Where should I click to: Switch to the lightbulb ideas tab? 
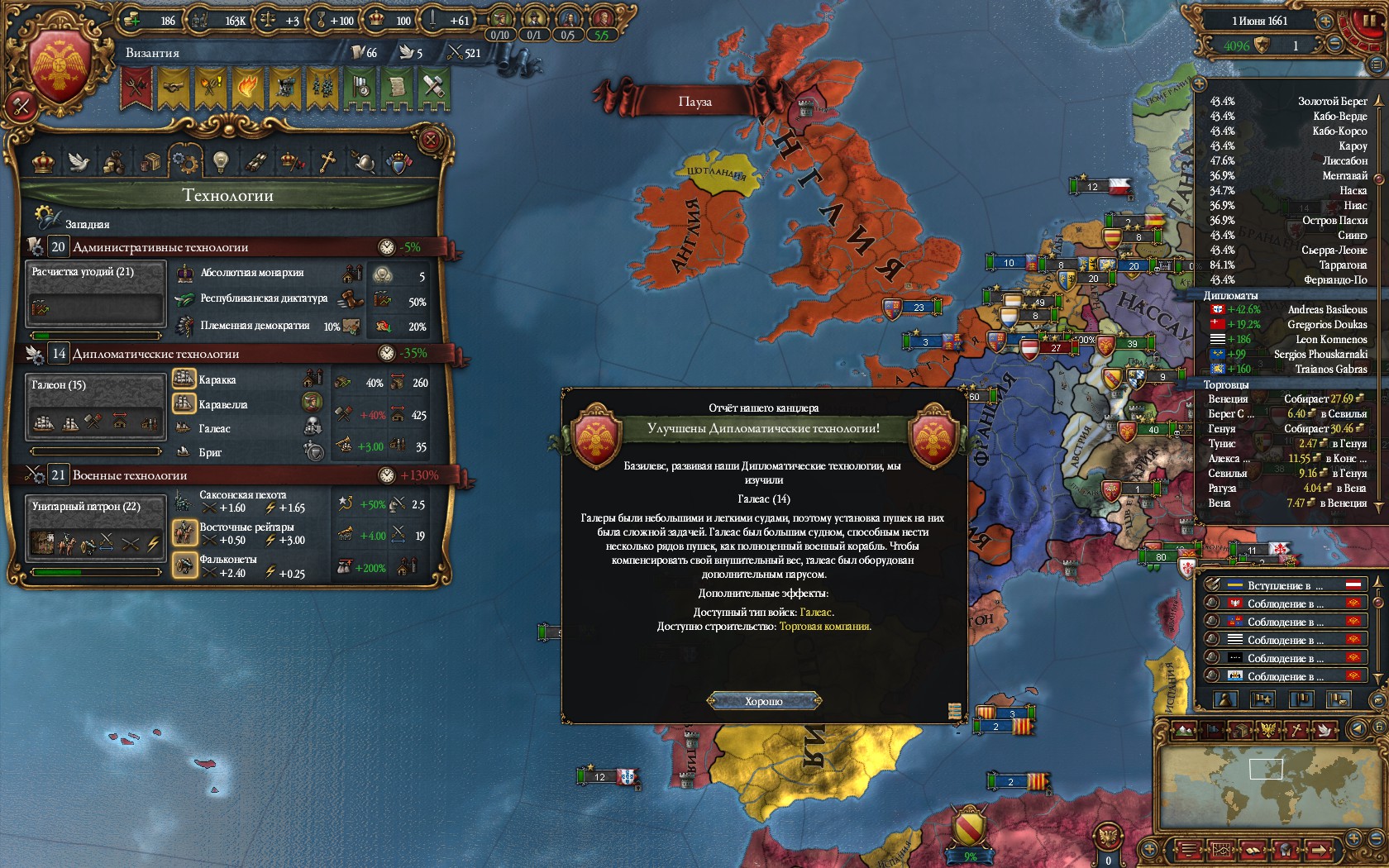click(x=220, y=161)
